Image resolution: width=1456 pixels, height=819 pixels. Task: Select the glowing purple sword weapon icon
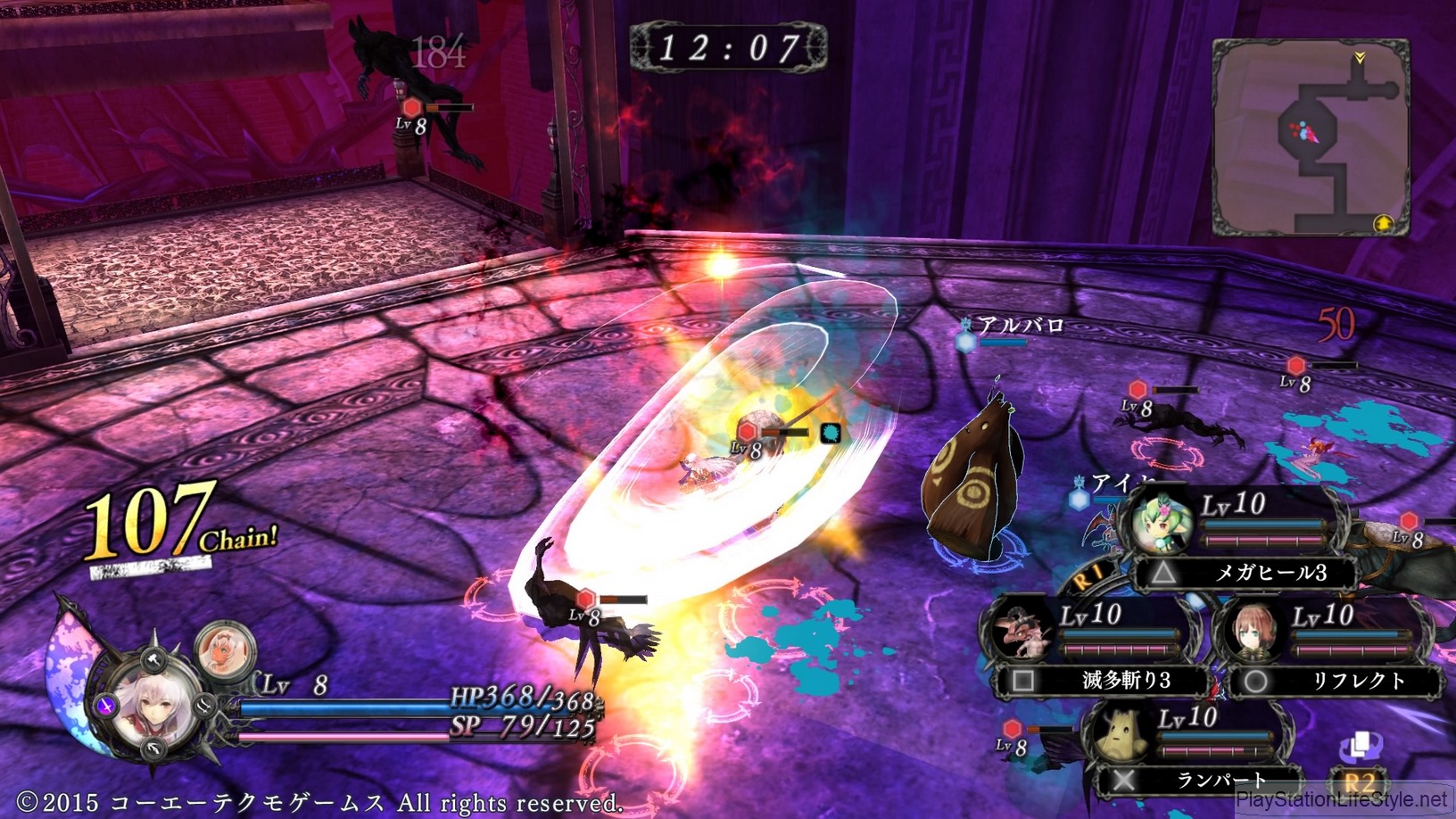(106, 707)
